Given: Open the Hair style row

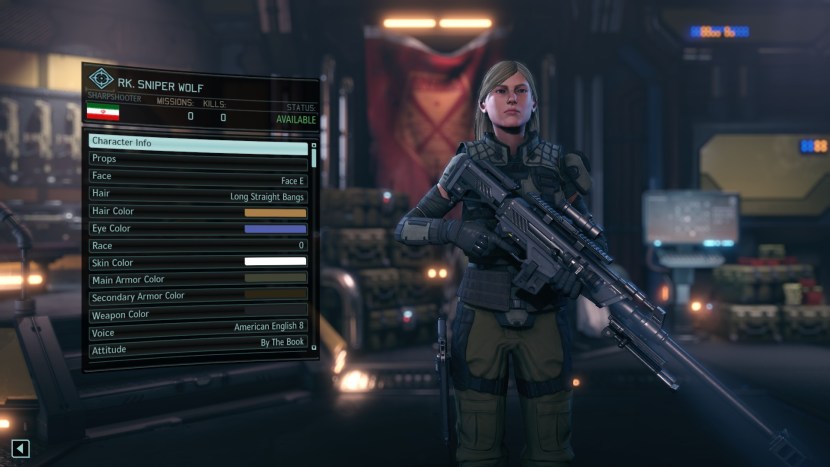Looking at the screenshot, I should 197,193.
